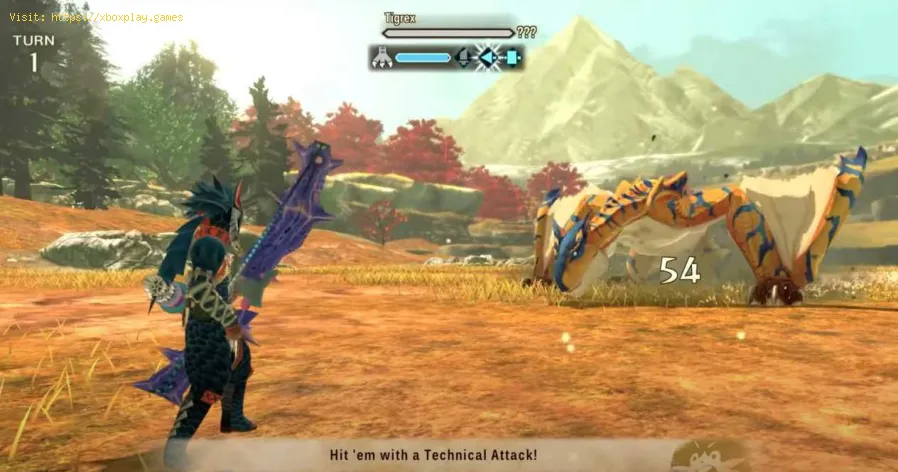Screen dimensions: 898x472
Task: Click the dimmed grey attack-type icon
Action: pos(464,58)
